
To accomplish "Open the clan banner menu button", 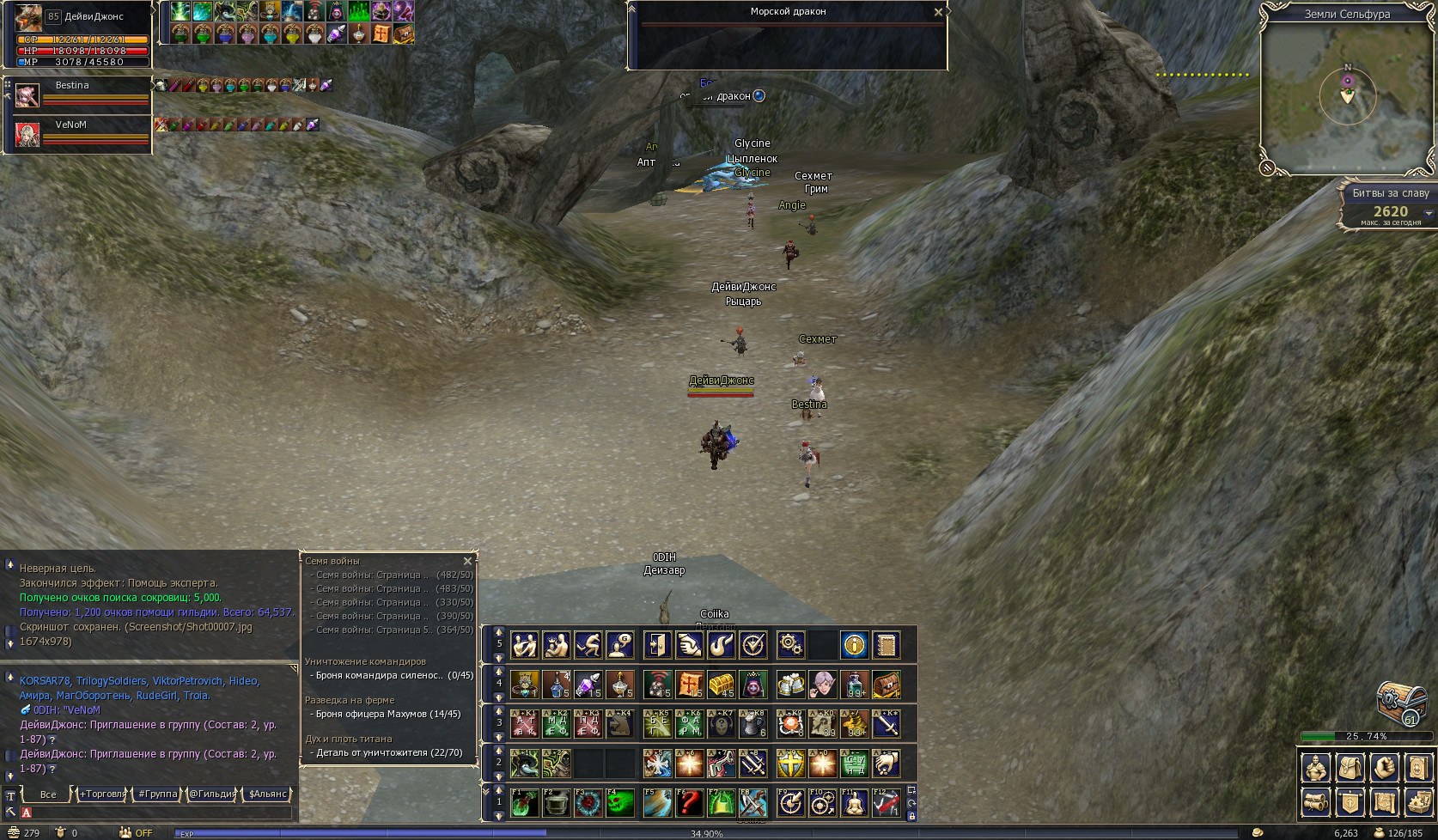I will (x=1350, y=802).
